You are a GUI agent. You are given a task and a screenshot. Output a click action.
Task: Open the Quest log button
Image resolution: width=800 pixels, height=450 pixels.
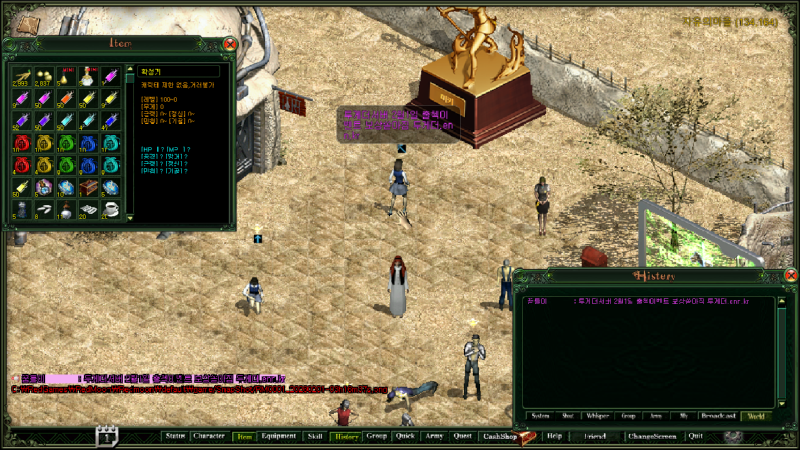462,436
